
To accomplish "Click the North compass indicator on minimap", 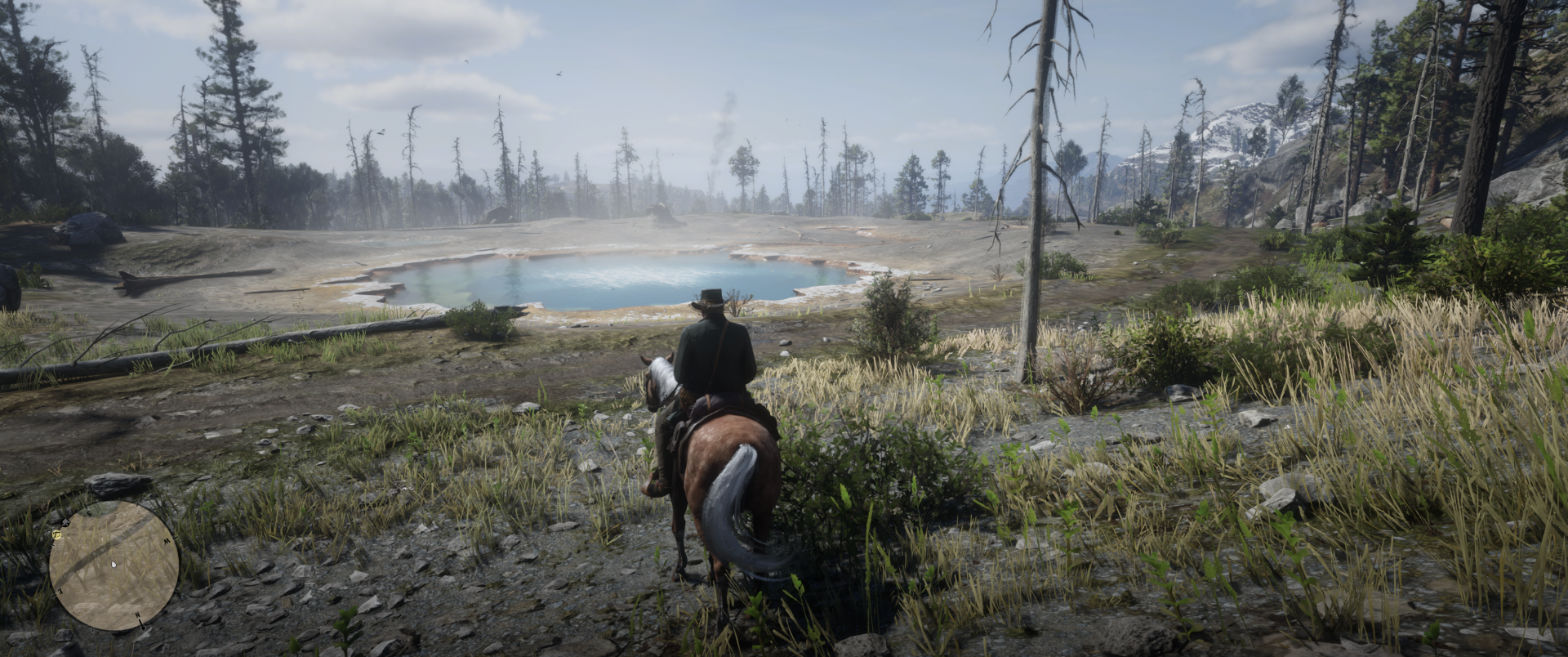I will pyautogui.click(x=137, y=615).
